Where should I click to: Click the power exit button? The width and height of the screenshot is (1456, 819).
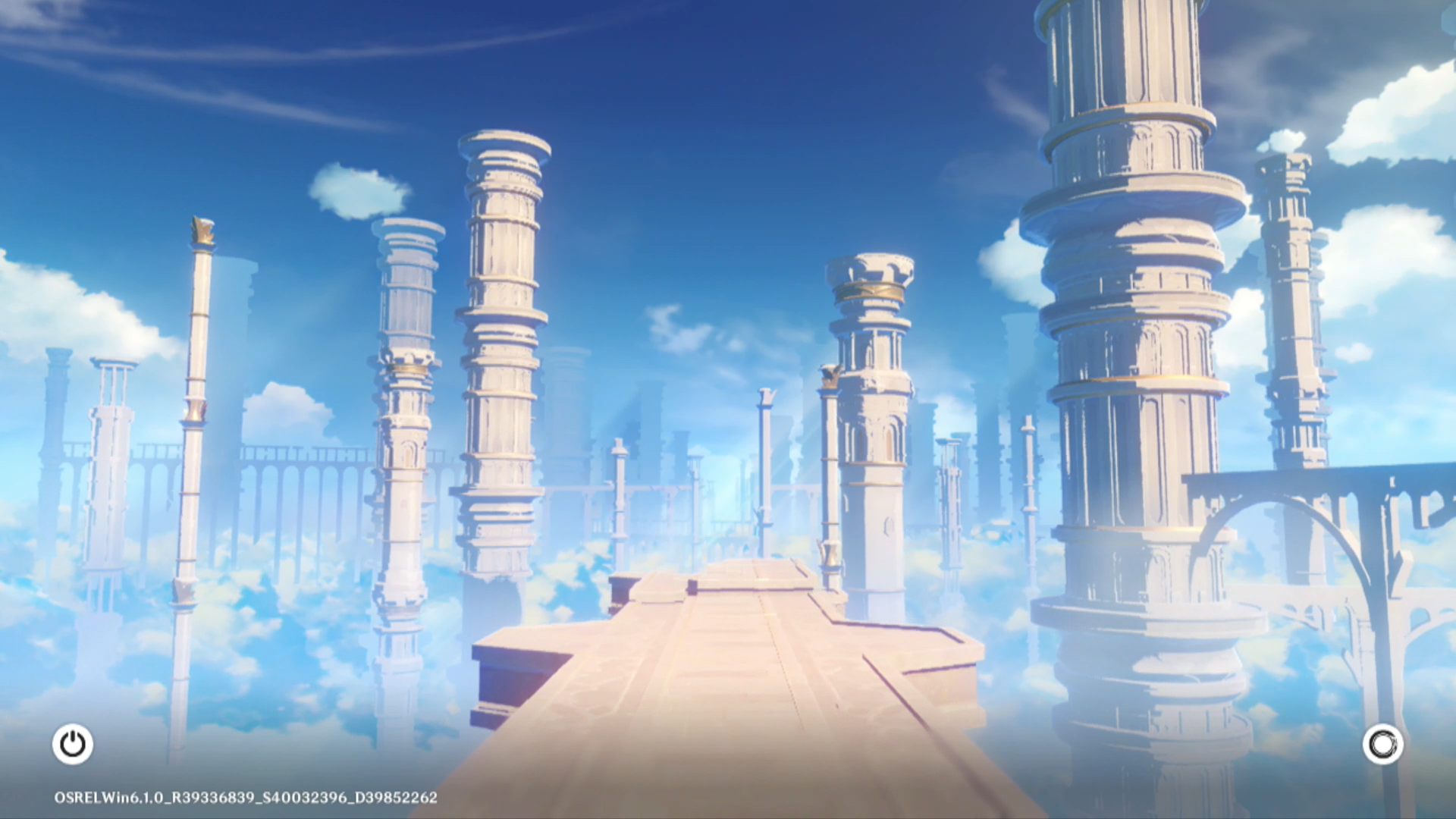73,744
